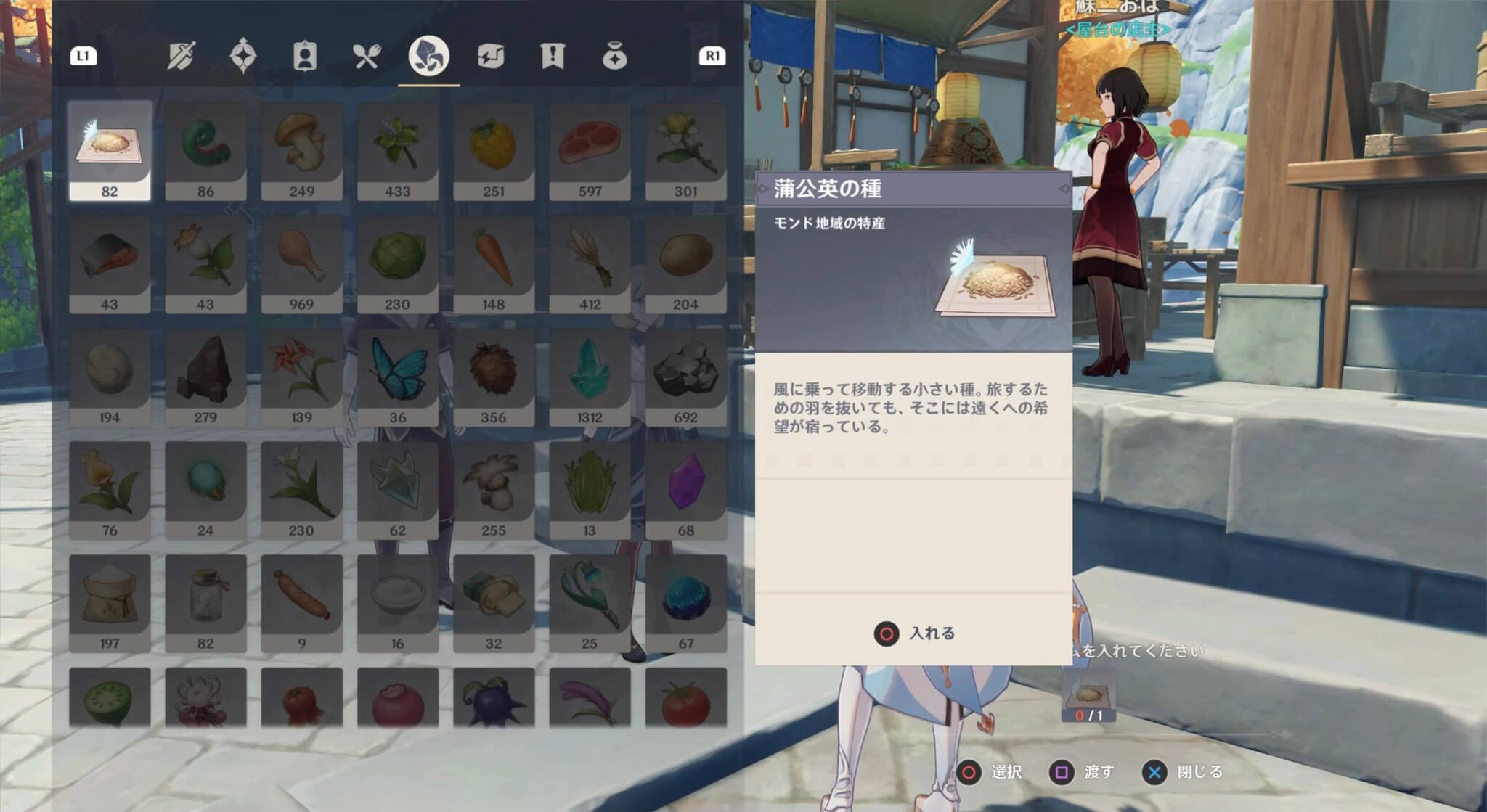Select the Materials tab leaf icon
Viewport: 1487px width, 812px height.
pos(430,58)
